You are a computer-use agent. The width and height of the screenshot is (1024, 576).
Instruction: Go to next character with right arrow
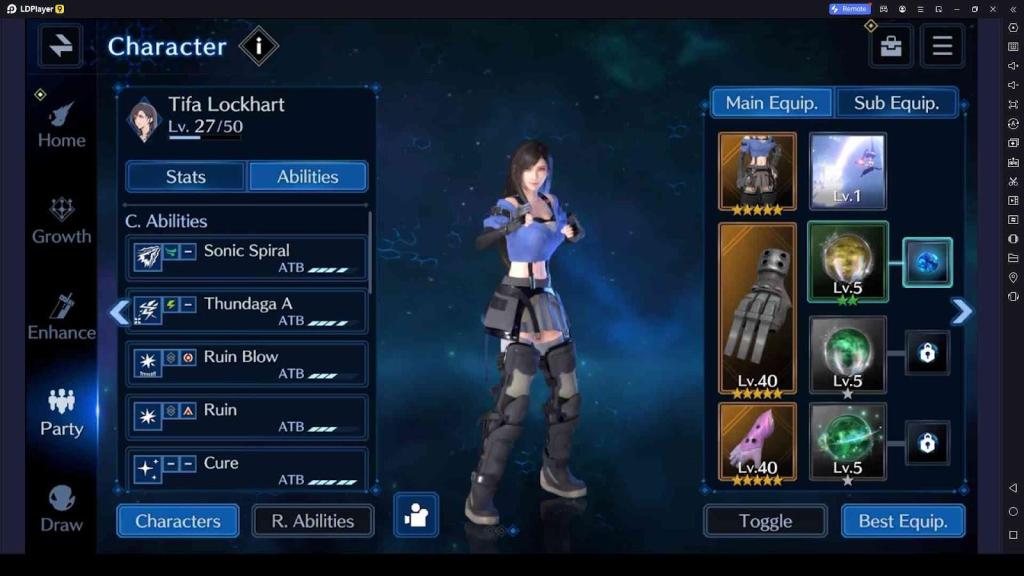[961, 312]
